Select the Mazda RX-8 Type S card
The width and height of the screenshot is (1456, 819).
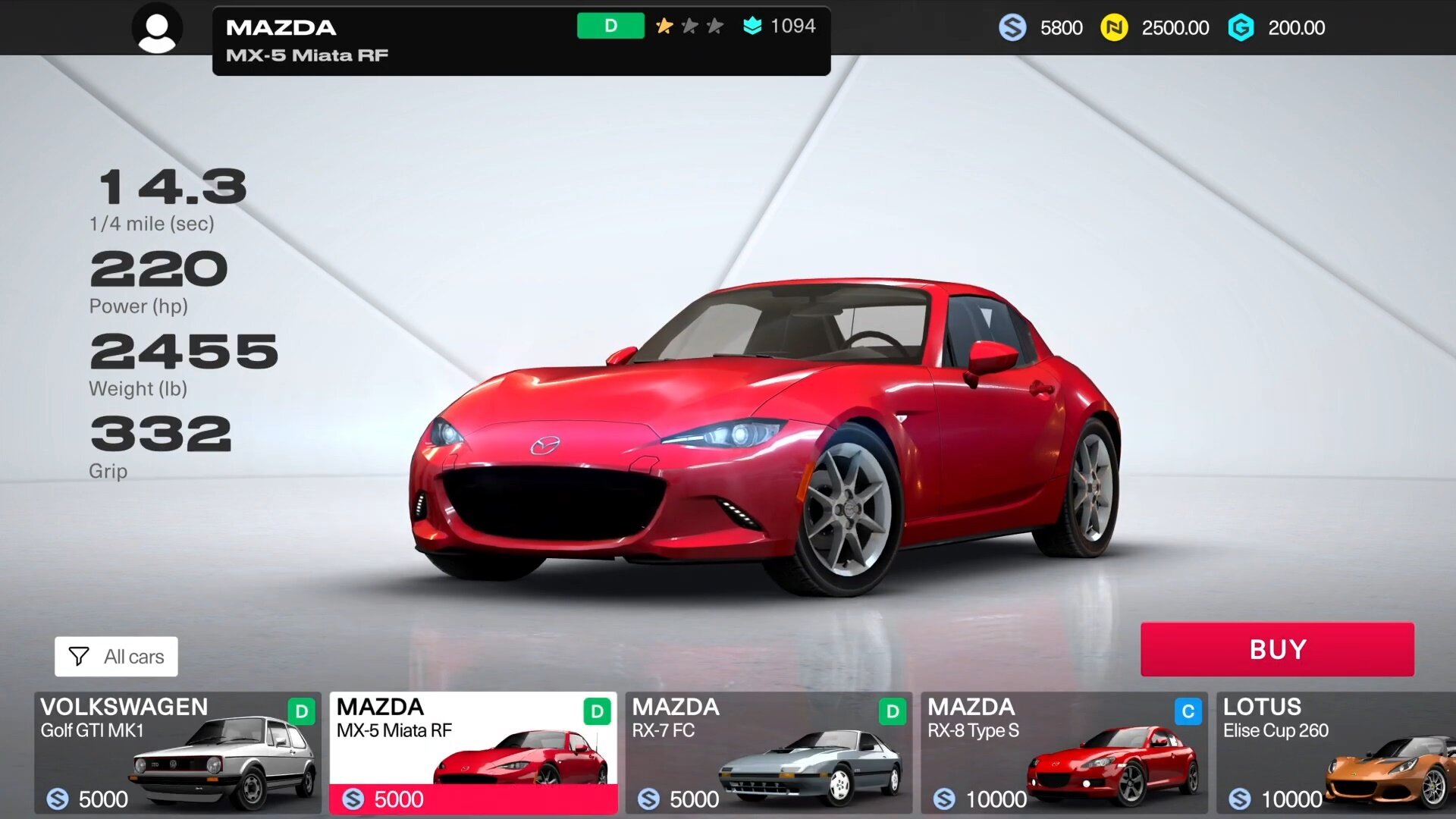click(x=1064, y=752)
